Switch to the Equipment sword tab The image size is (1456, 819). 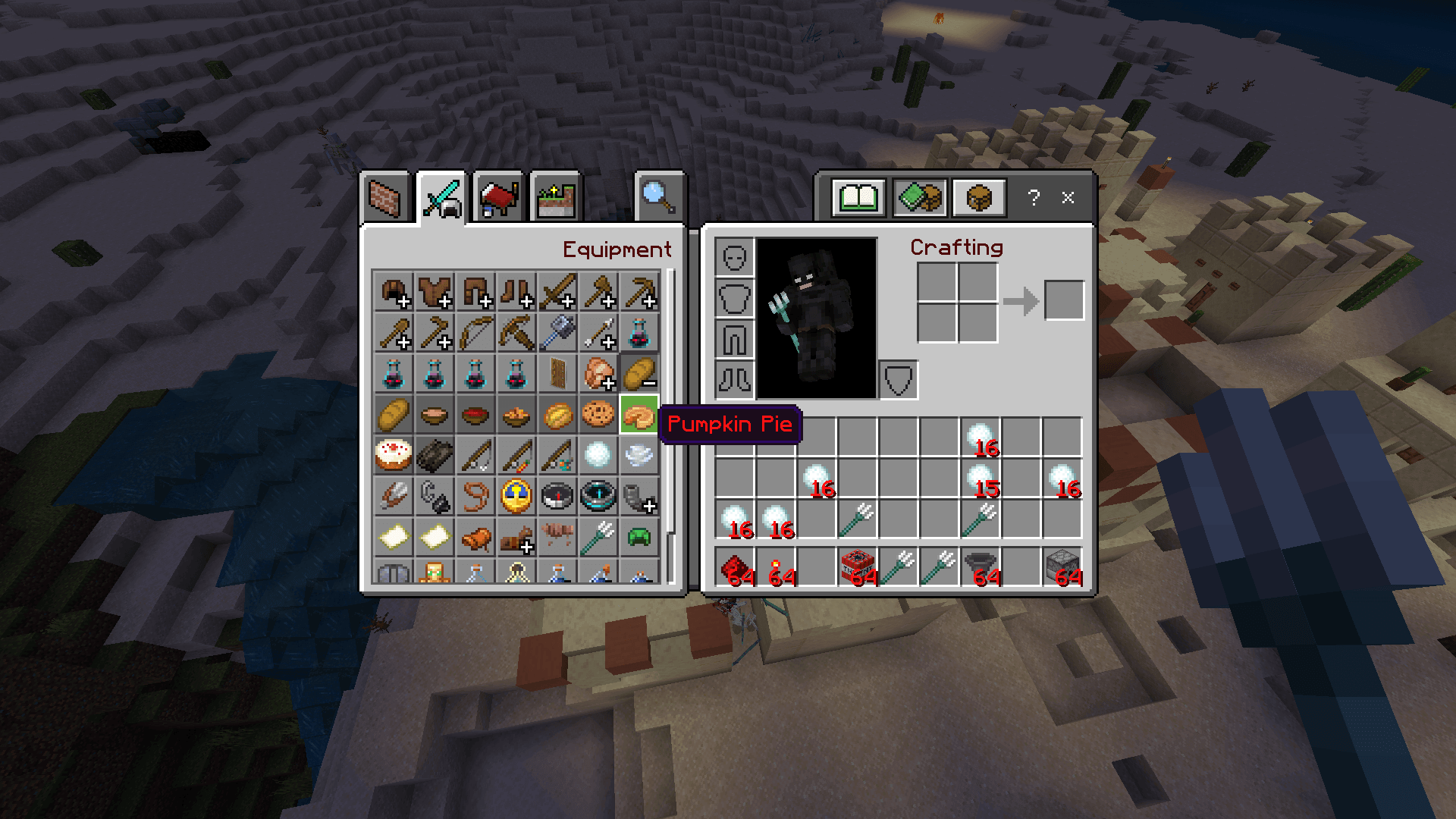tap(441, 198)
